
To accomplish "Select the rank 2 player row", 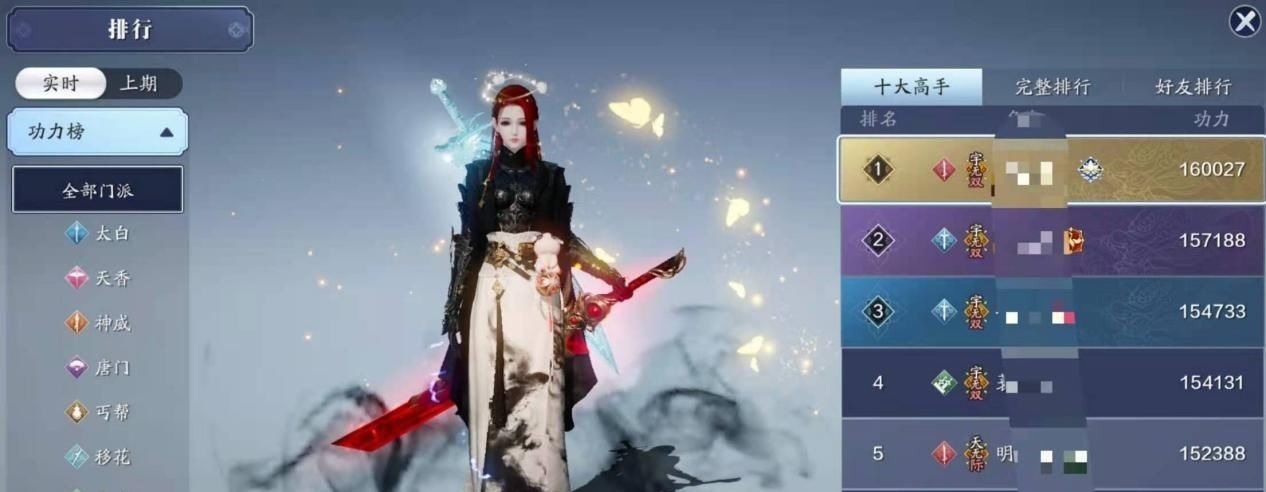I will (1051, 241).
